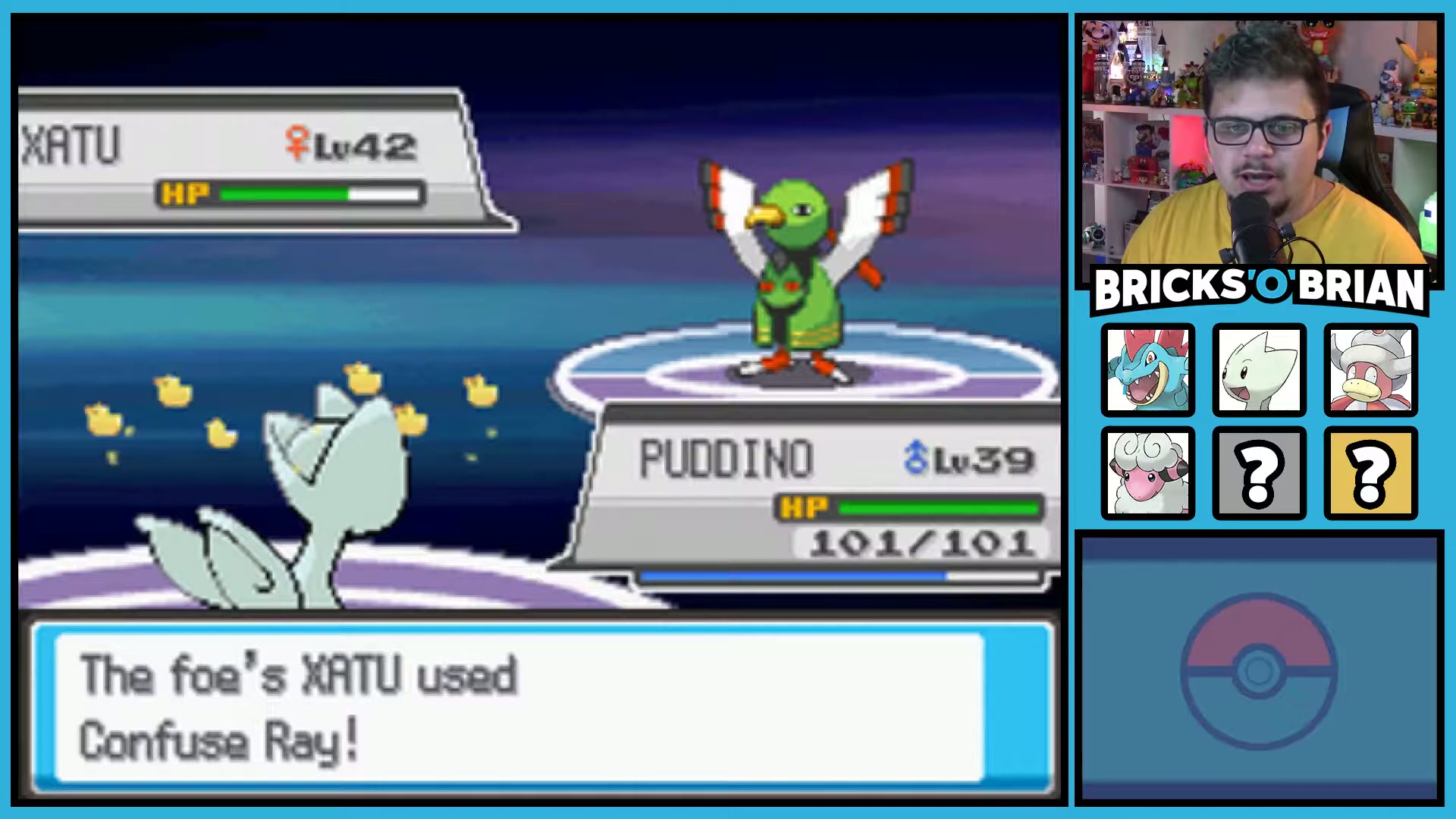This screenshot has width=1456, height=819.
Task: Select the Feraligatr team icon
Action: click(1147, 370)
